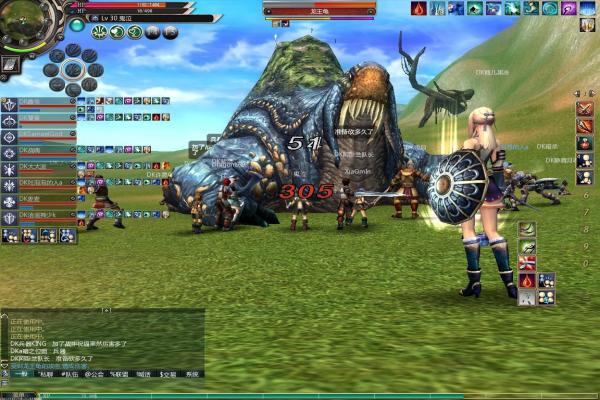Select the DK大大魔 party member row
This screenshot has height=400, width=600.
(x=38, y=167)
